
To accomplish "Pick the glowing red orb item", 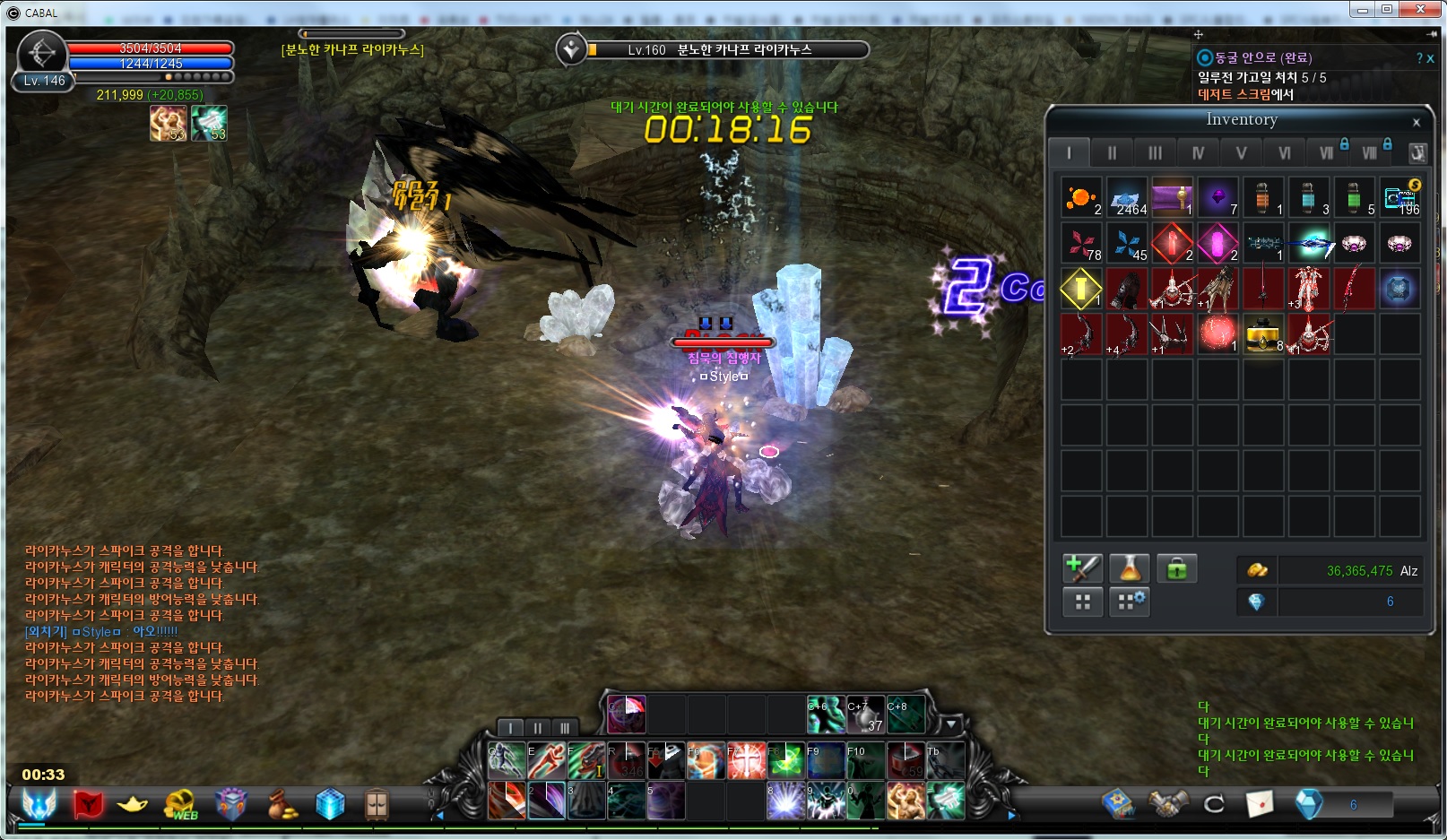I will click(x=1217, y=333).
